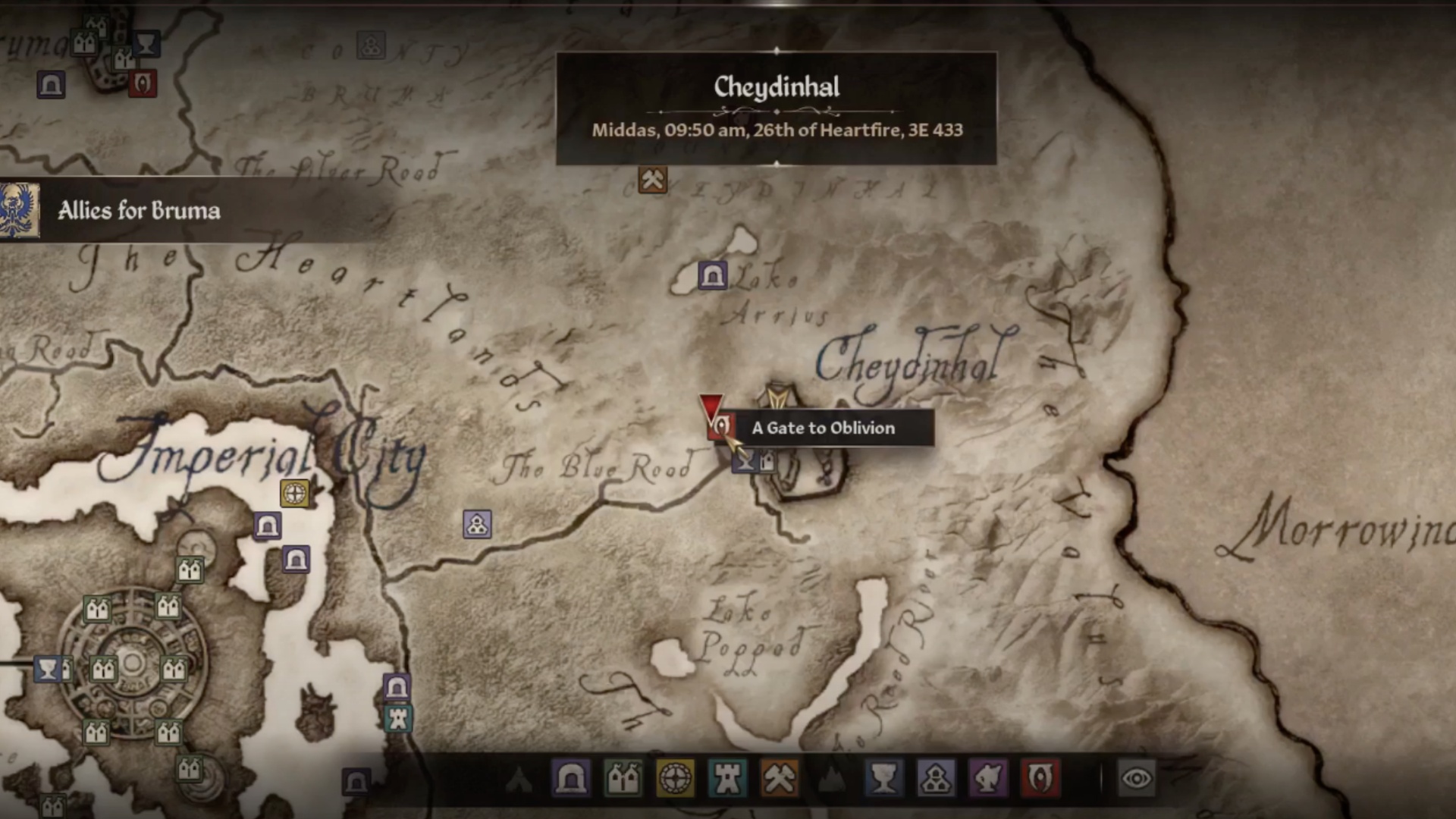The width and height of the screenshot is (1456, 819).
Task: Select the goblet inn marker at Cheydinhal
Action: [745, 460]
